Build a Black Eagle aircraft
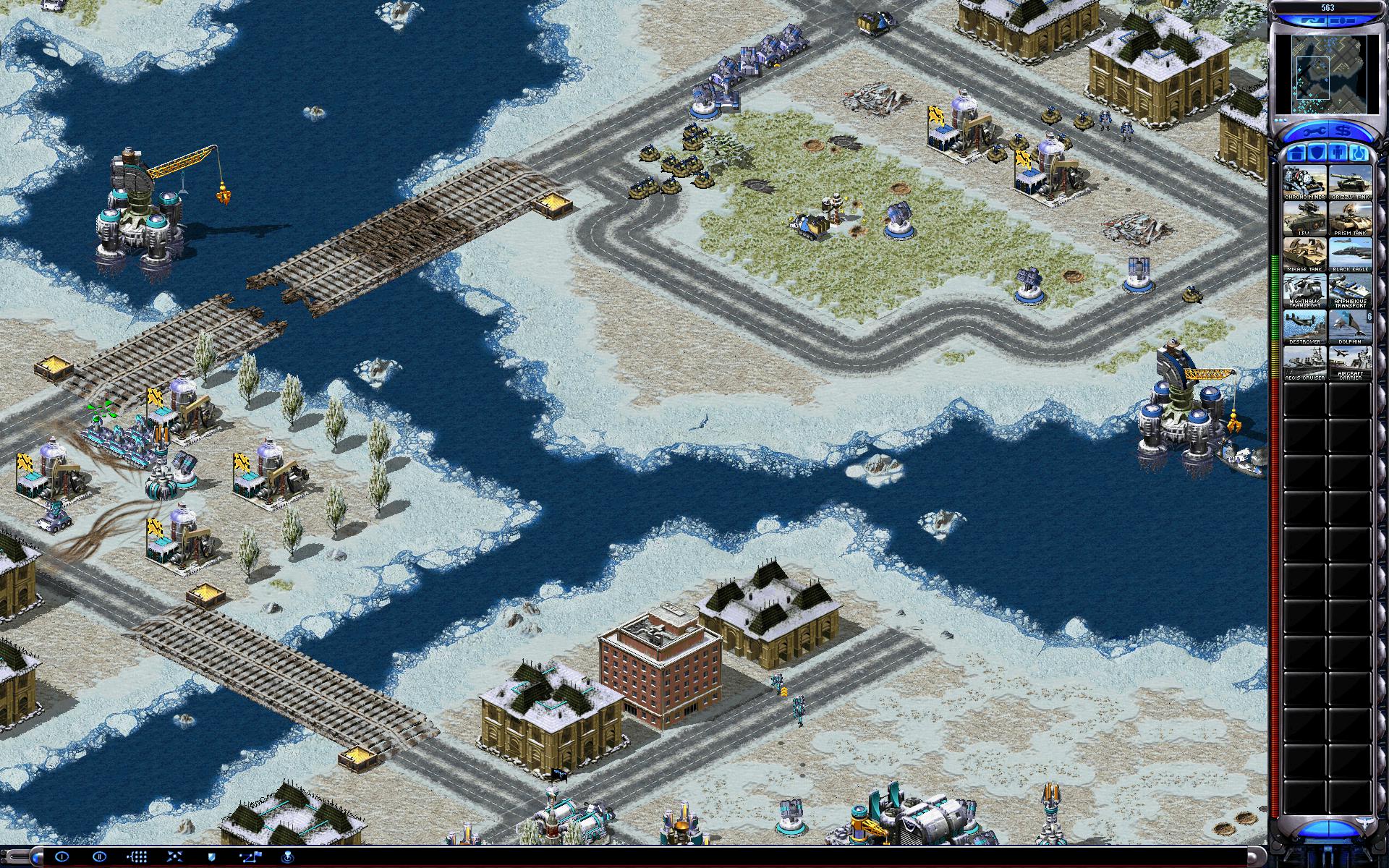The width and height of the screenshot is (1389, 868). [1350, 255]
